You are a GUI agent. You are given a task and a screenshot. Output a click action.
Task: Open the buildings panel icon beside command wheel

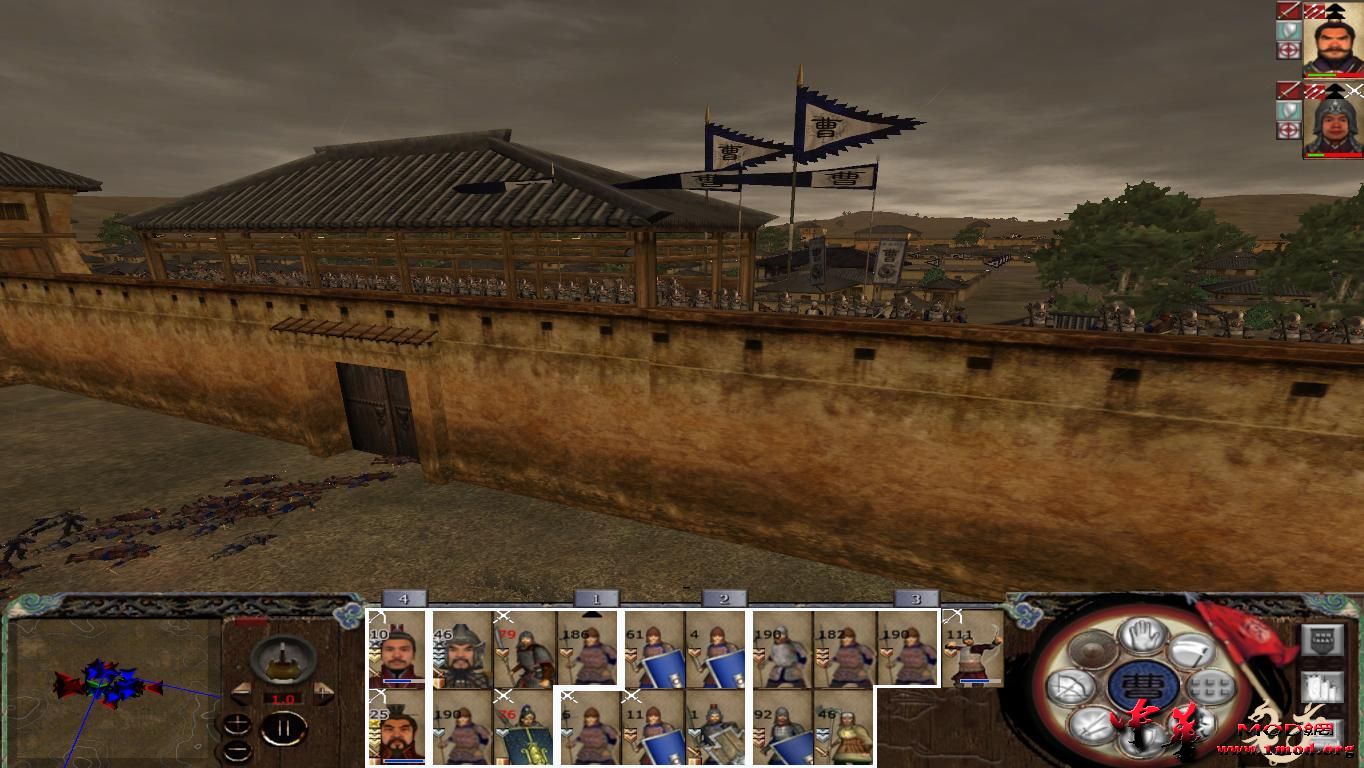[1323, 687]
